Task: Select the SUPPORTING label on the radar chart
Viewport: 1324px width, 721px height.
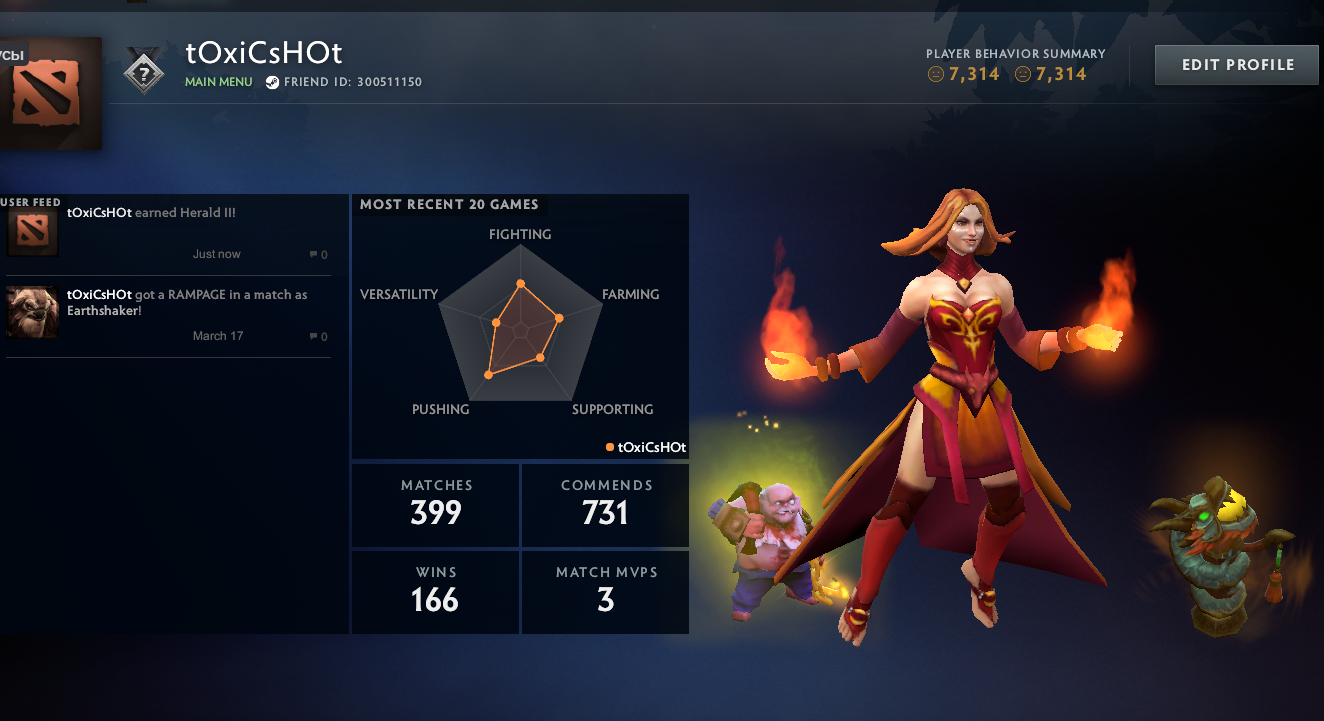Action: 612,409
